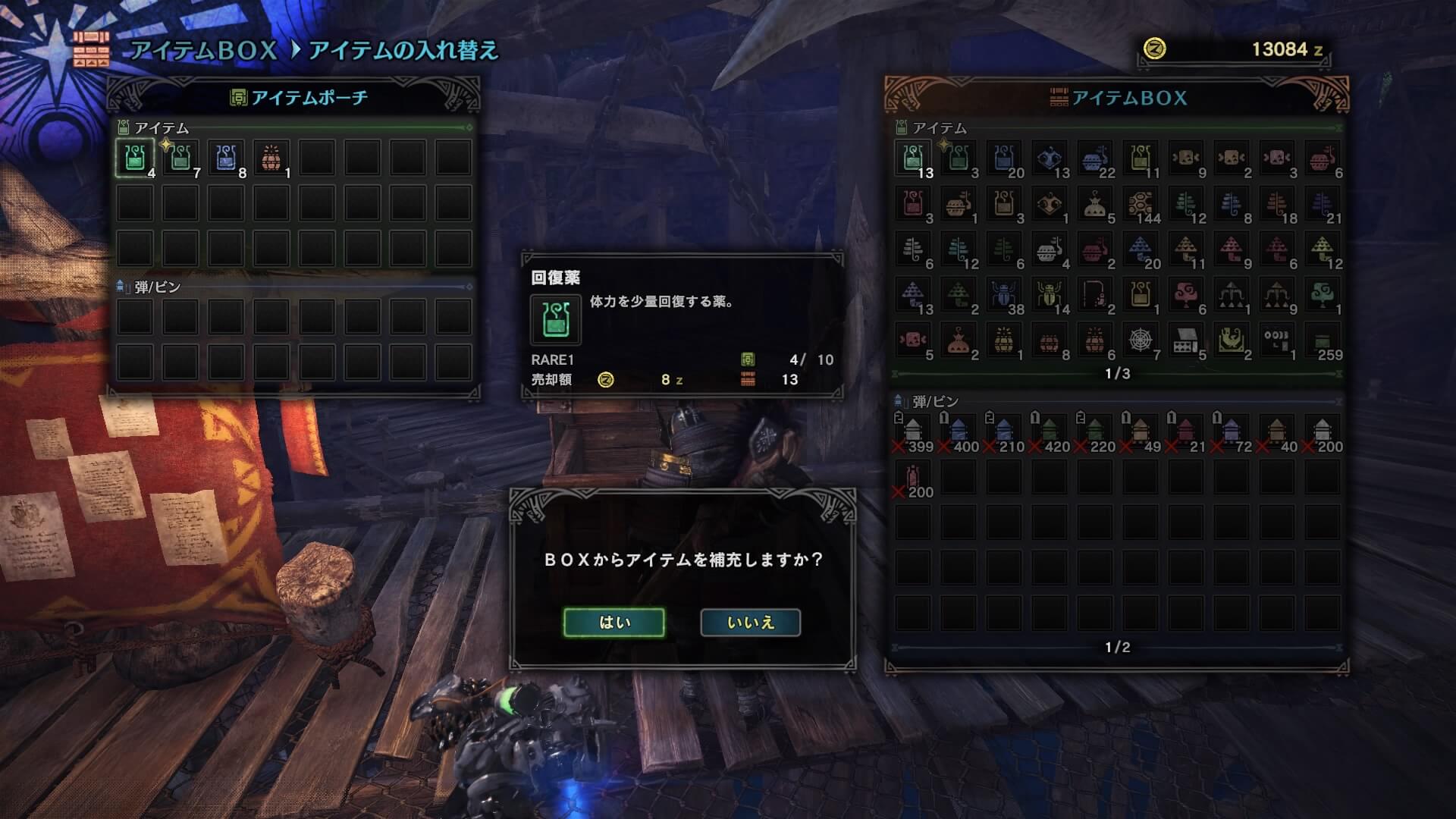This screenshot has height=819, width=1456.
Task: Choose the green monster icon item stack of 2
Action: pyautogui.click(x=1232, y=340)
